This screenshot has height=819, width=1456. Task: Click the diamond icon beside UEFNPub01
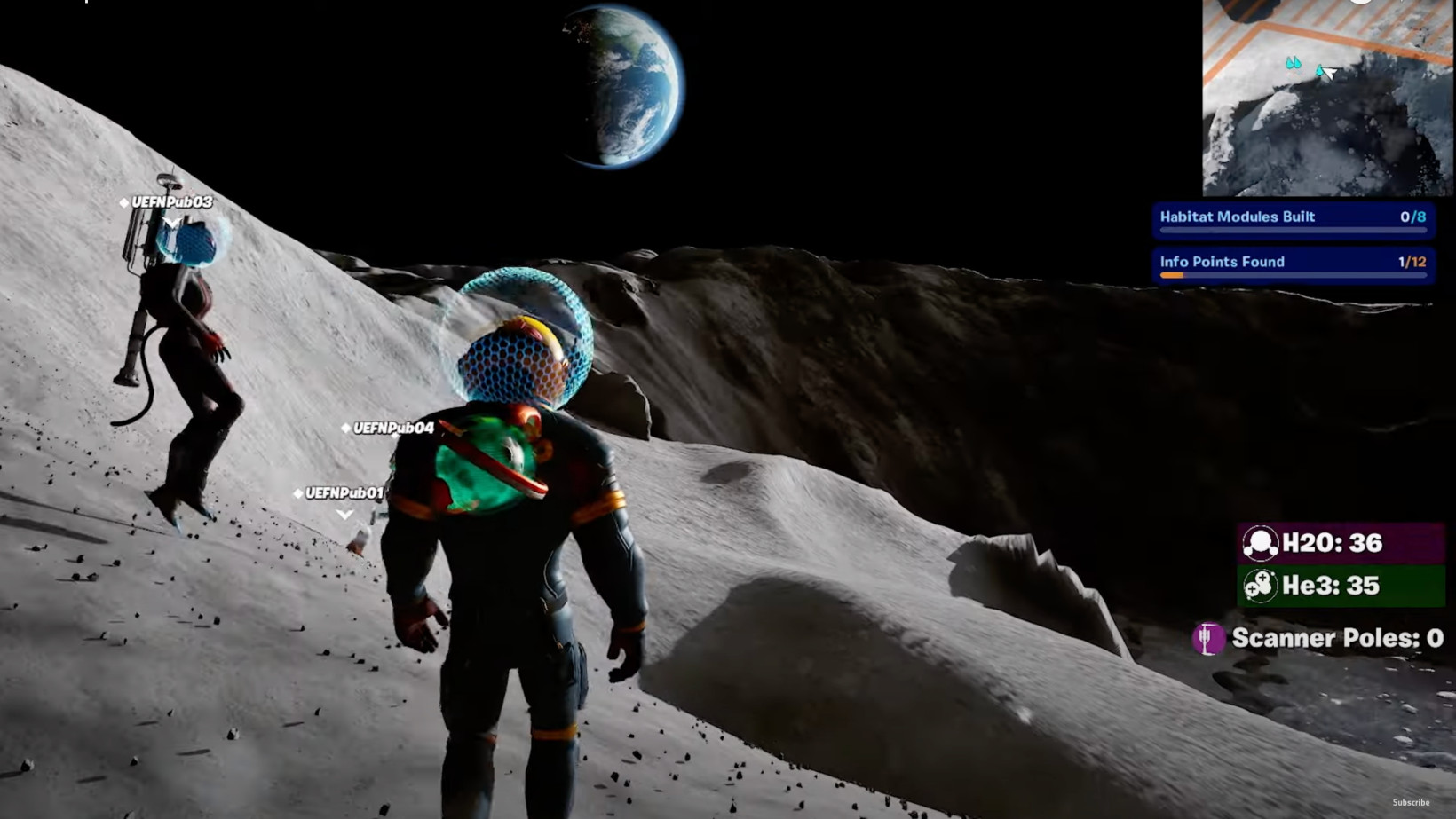[298, 493]
